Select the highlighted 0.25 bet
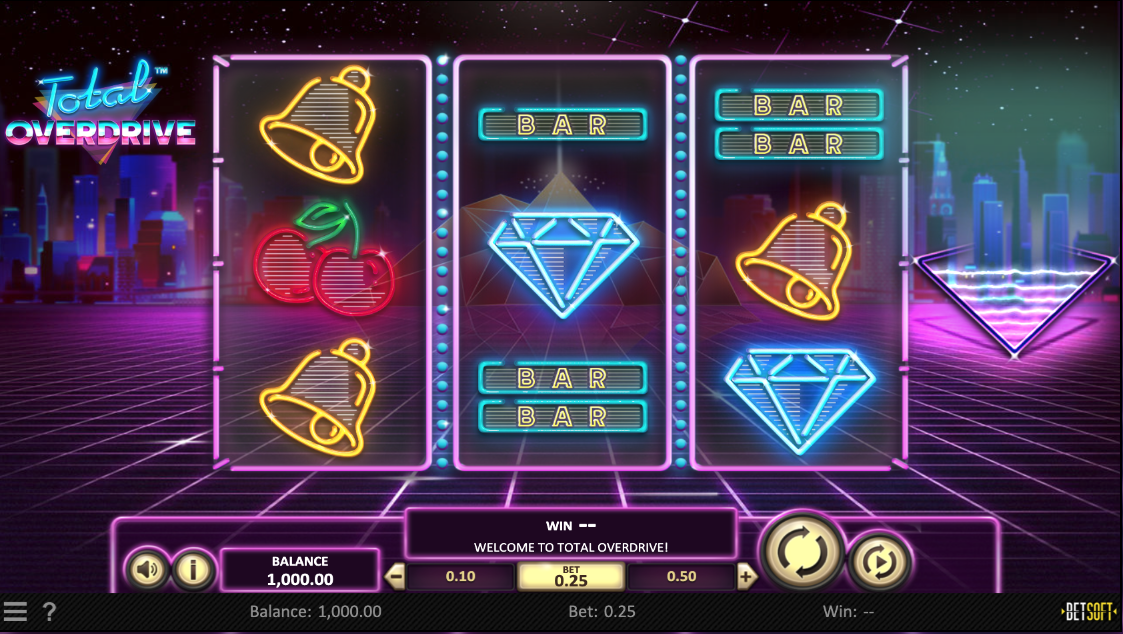 click(571, 576)
